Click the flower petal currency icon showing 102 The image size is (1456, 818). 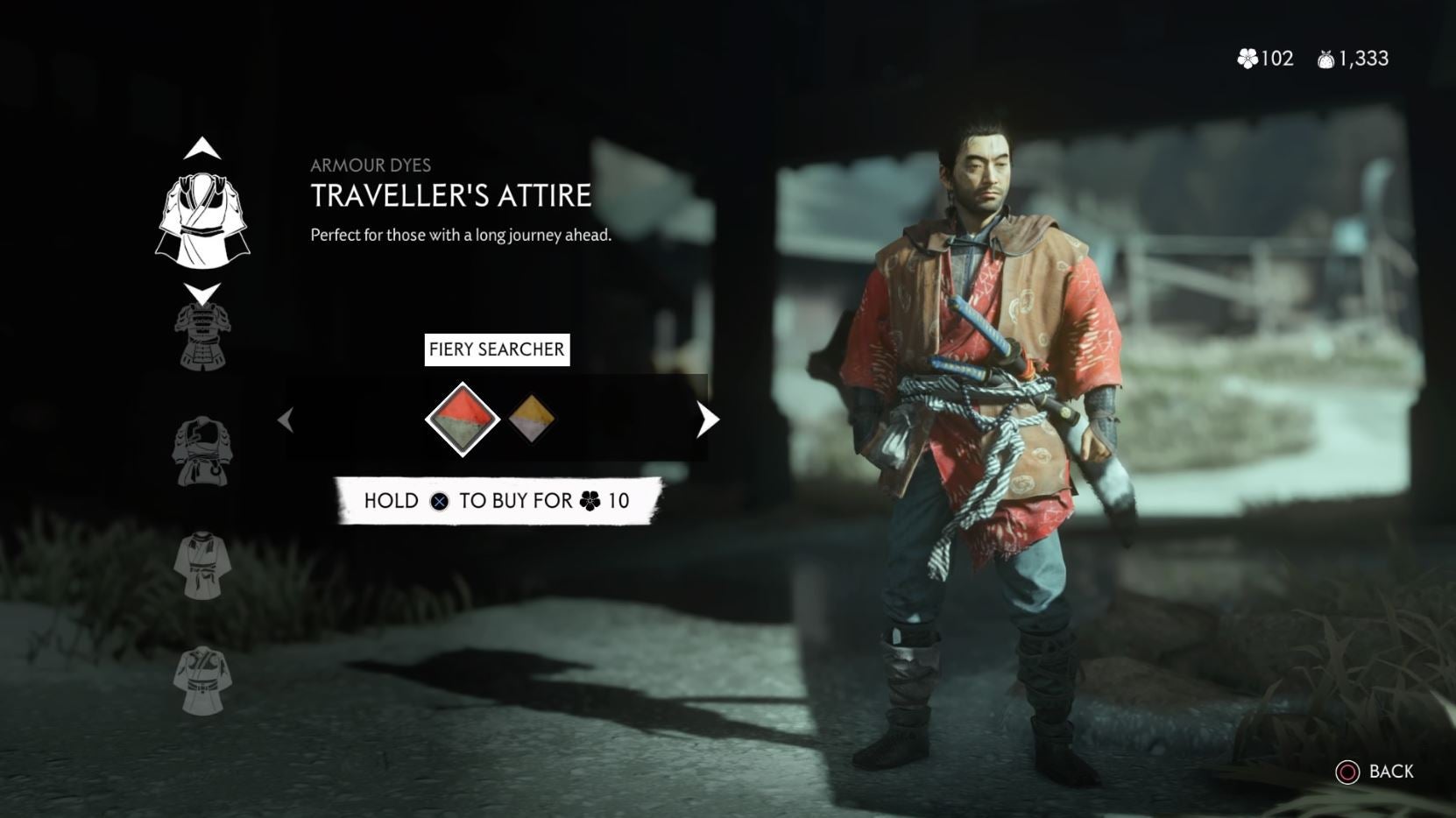click(1249, 58)
